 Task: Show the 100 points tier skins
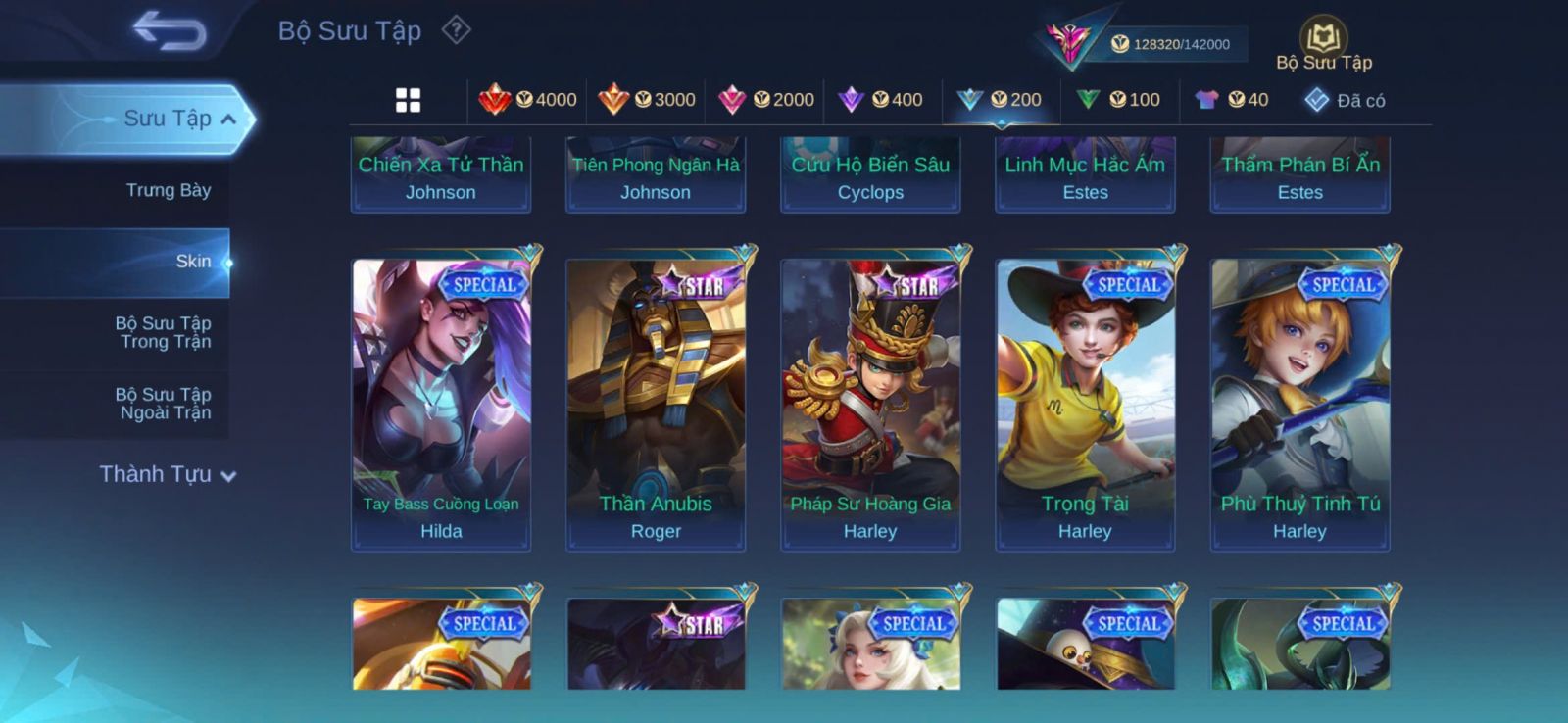(x=1118, y=100)
